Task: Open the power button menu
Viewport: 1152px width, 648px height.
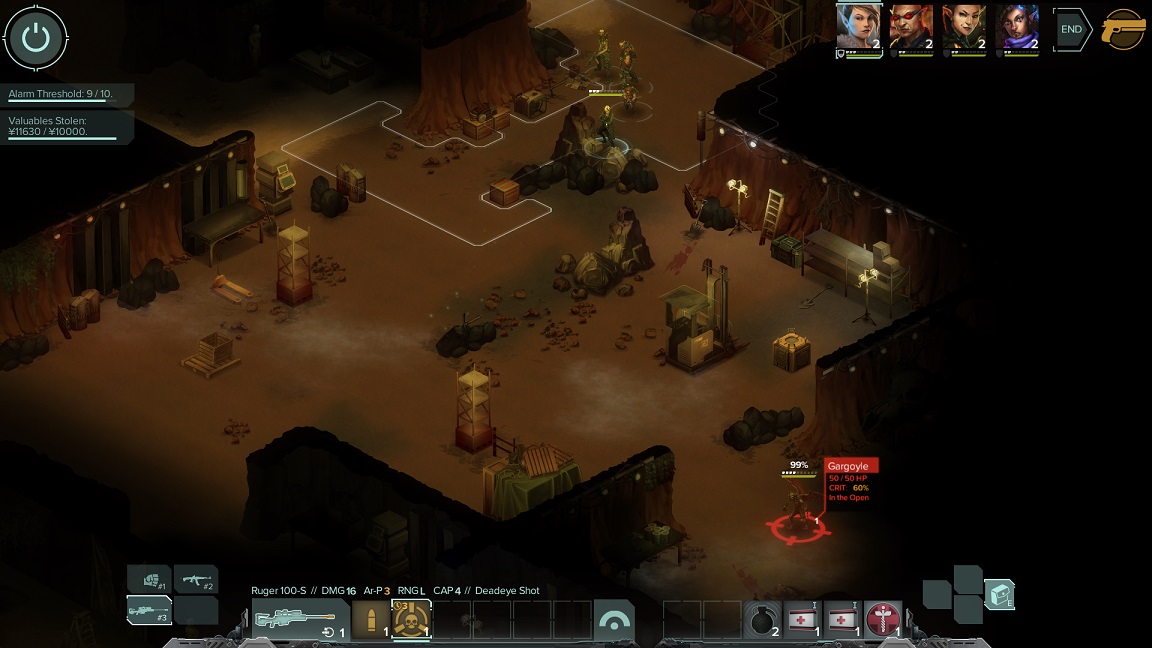Action: pos(36,38)
